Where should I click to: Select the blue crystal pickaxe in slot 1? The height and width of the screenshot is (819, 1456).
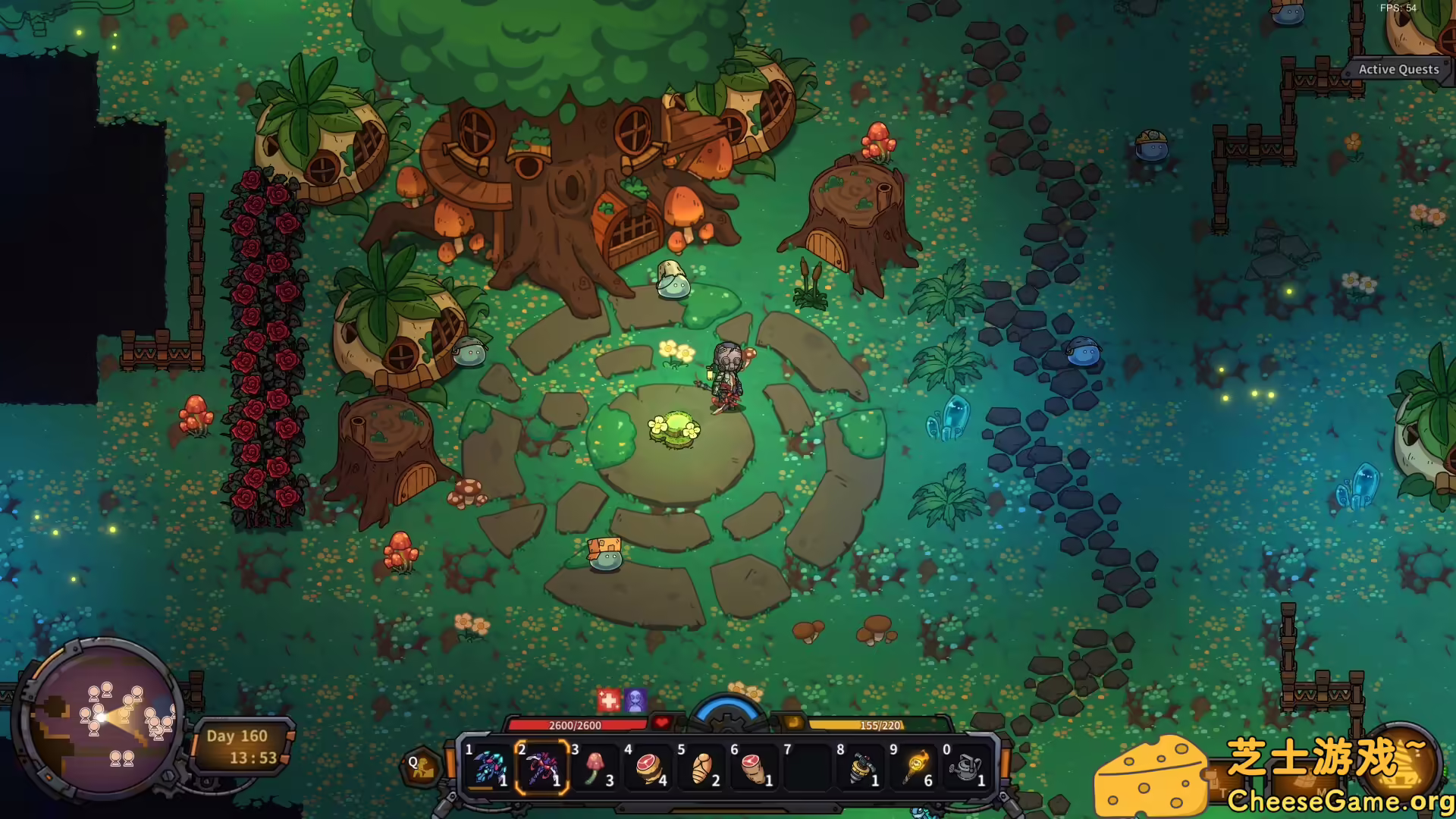[488, 767]
